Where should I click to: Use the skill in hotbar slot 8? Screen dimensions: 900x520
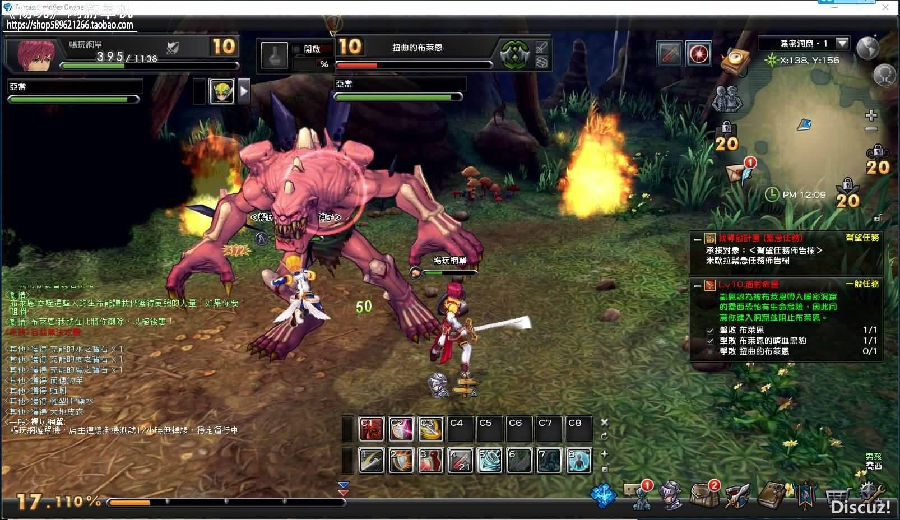[579, 460]
